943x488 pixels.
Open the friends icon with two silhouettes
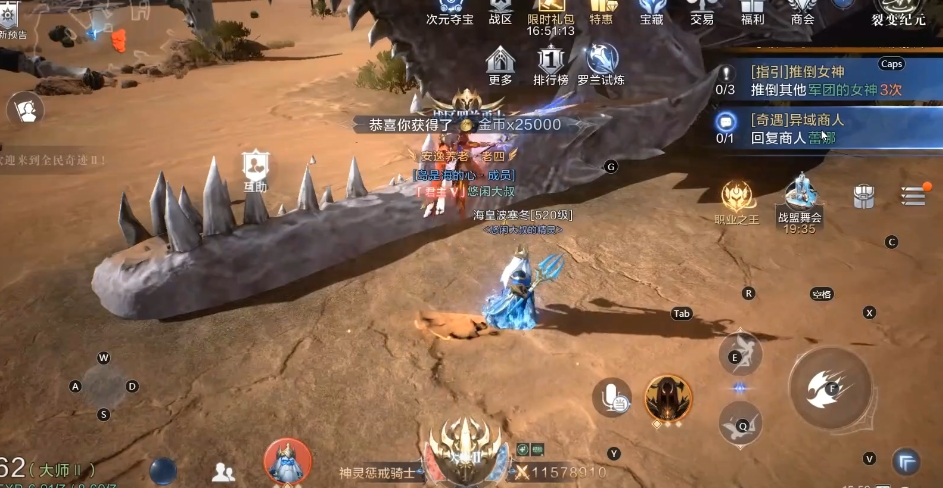click(224, 472)
